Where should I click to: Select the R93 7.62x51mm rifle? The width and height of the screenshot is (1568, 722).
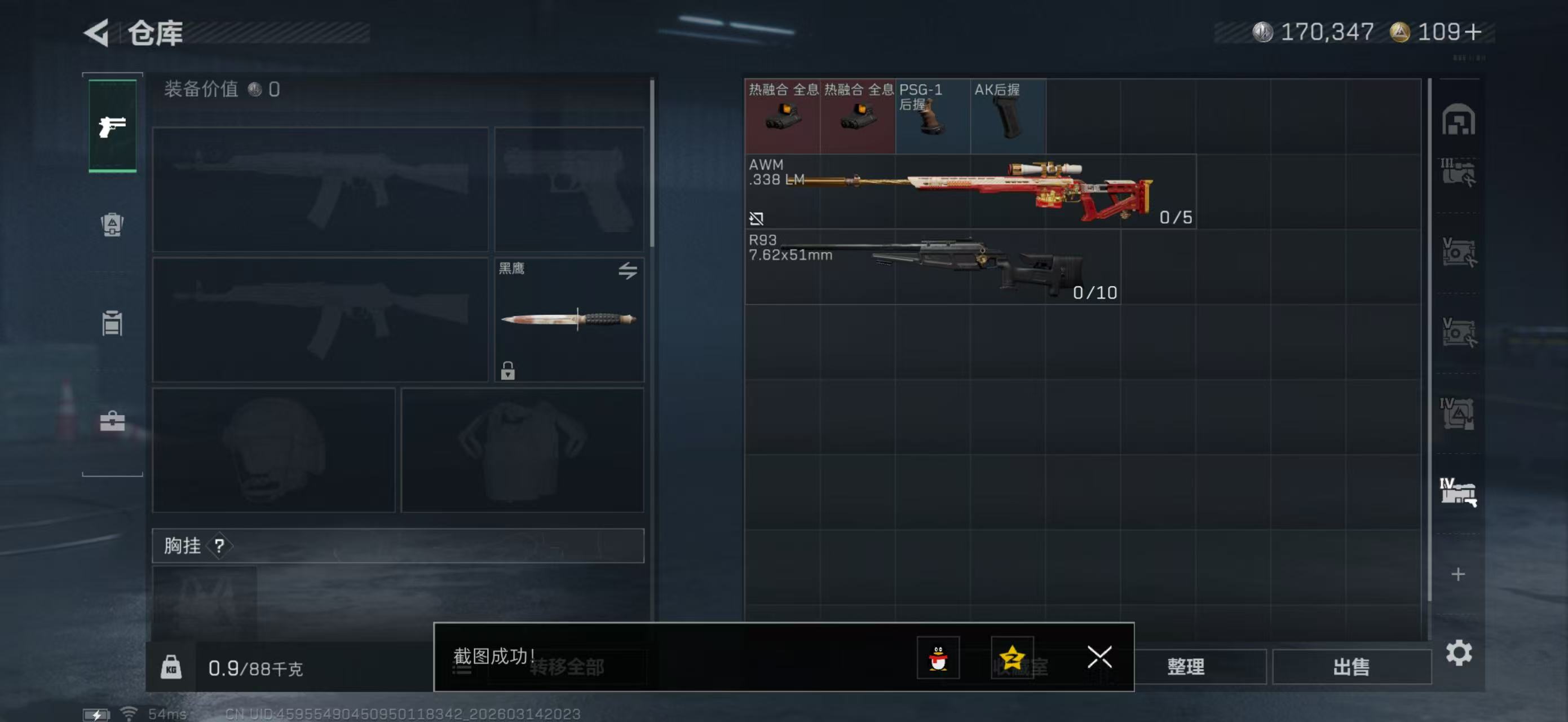click(933, 267)
